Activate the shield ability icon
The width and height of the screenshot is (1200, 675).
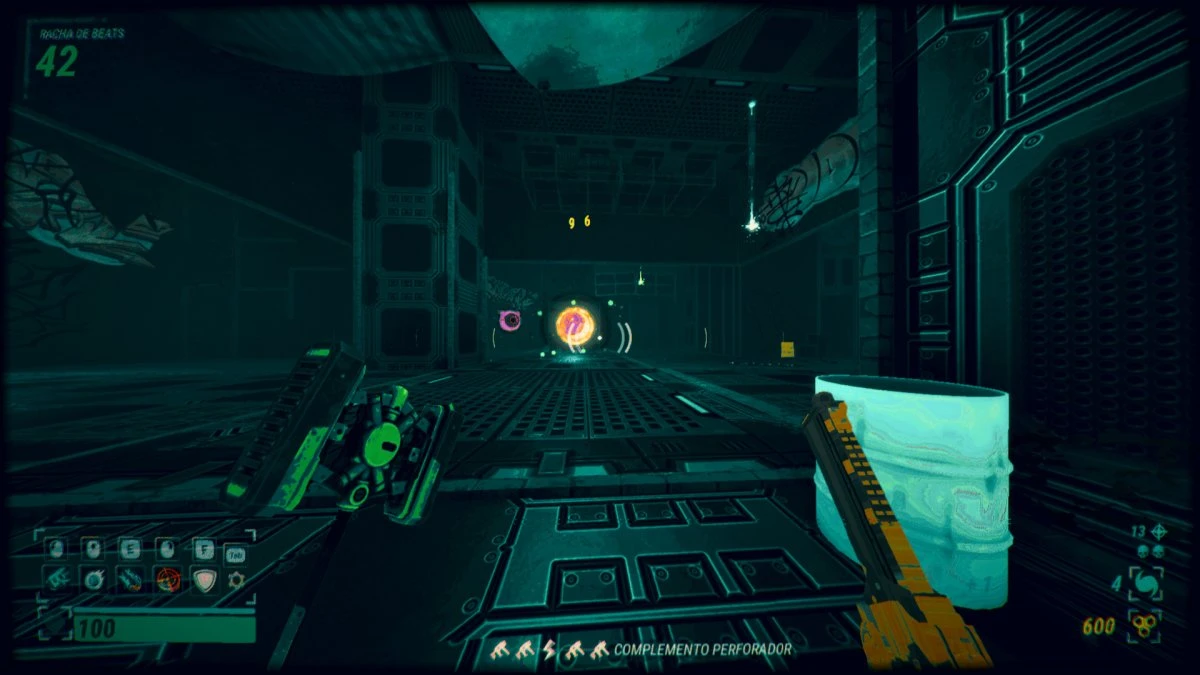tap(203, 580)
